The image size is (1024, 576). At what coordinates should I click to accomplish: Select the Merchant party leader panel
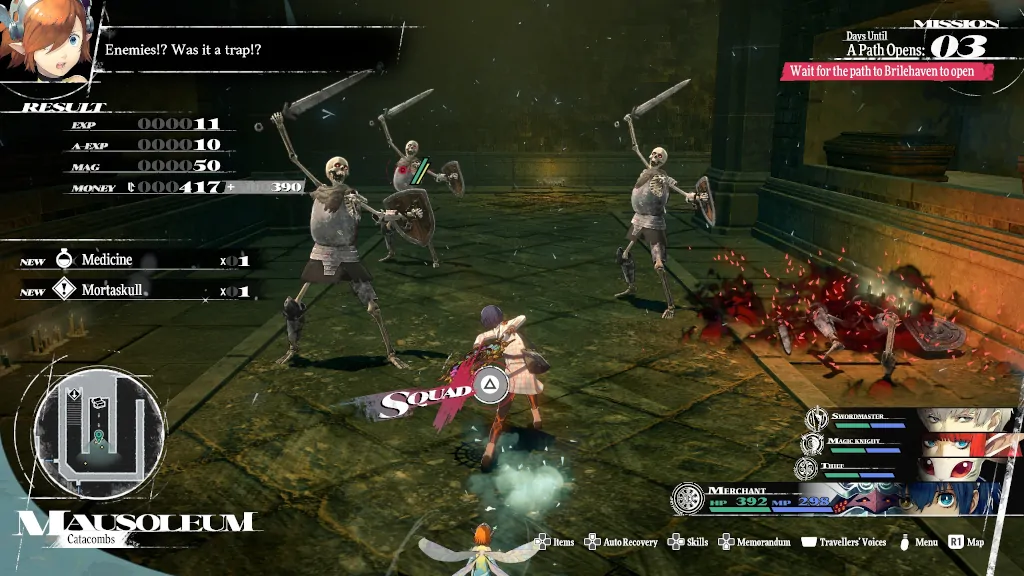pyautogui.click(x=840, y=498)
